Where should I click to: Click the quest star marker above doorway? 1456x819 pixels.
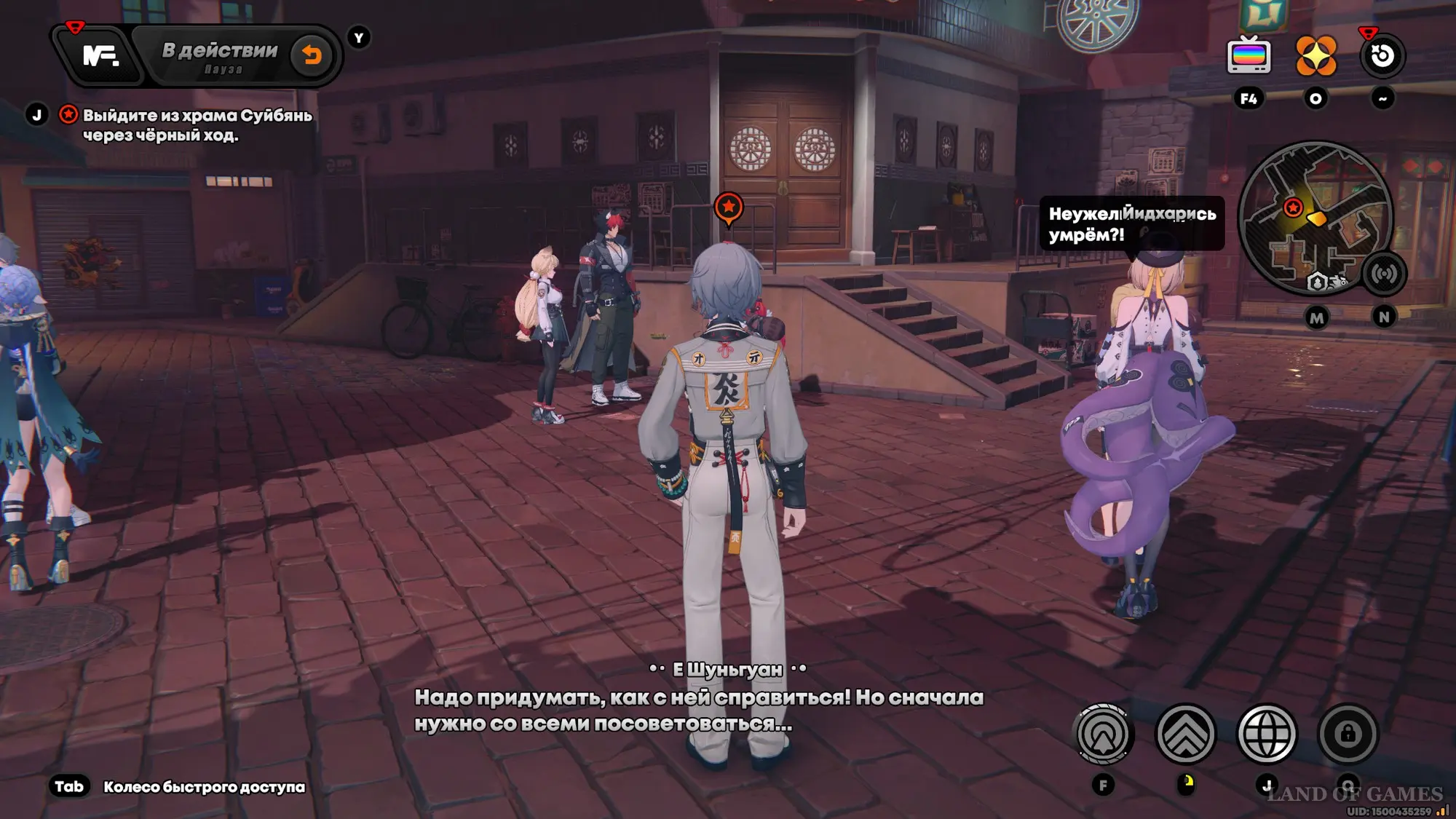click(729, 207)
